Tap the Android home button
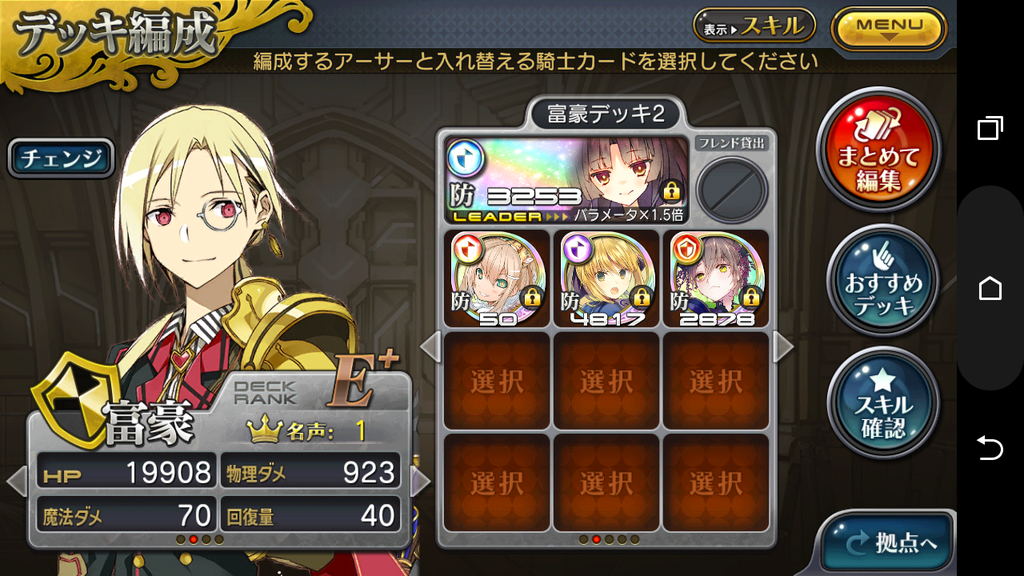The image size is (1024, 576). click(990, 288)
